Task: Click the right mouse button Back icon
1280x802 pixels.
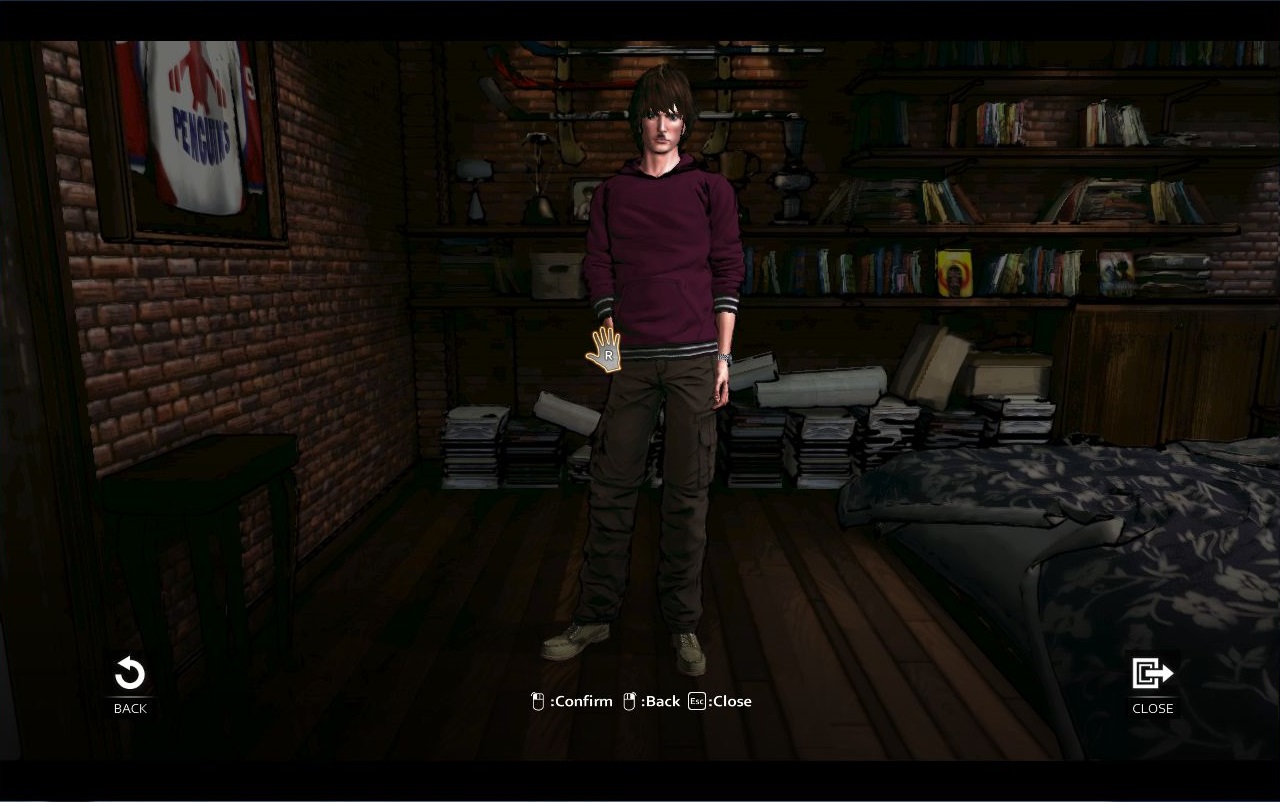Action: point(628,700)
